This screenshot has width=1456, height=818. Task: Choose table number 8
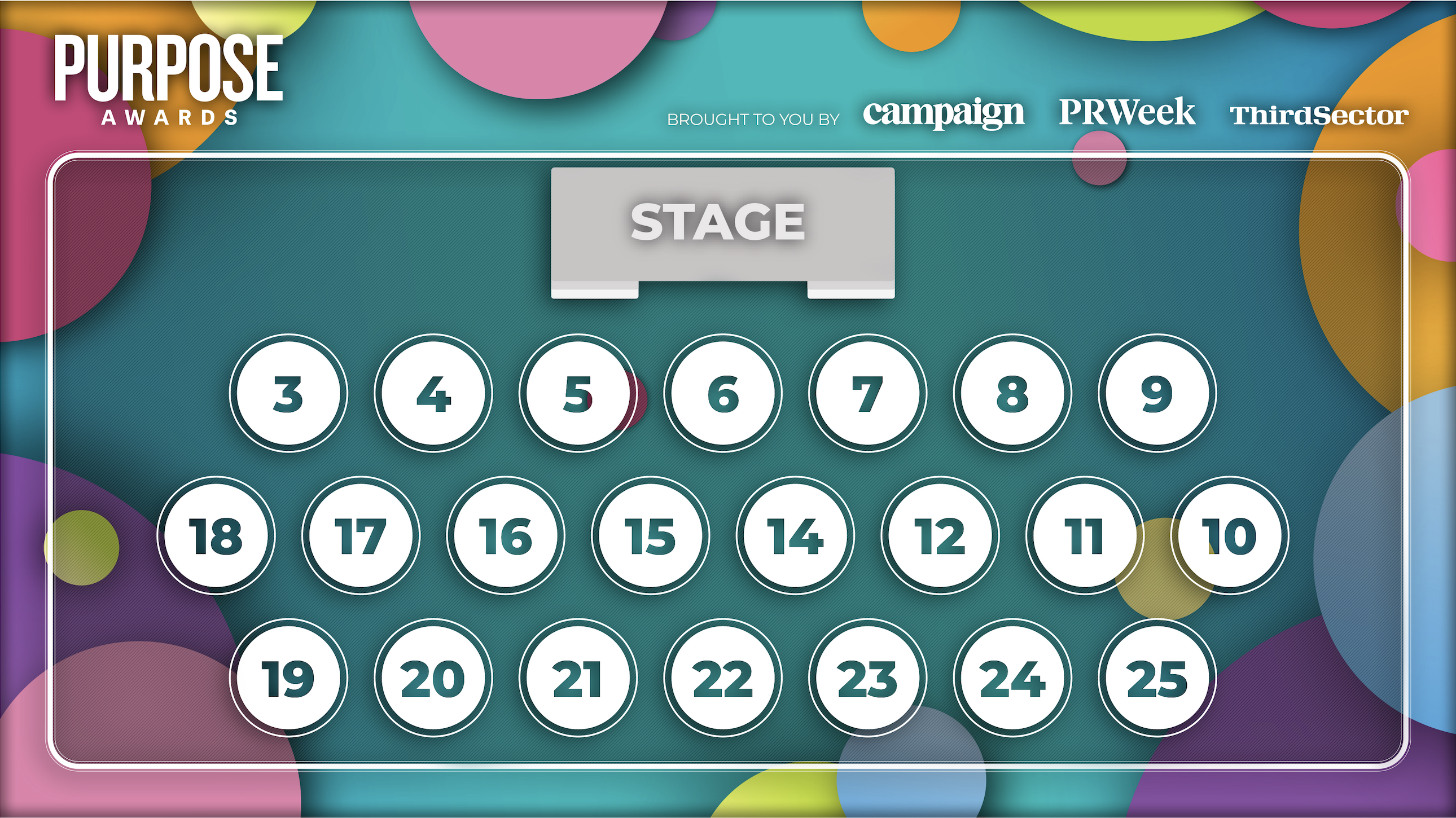coord(1012,393)
